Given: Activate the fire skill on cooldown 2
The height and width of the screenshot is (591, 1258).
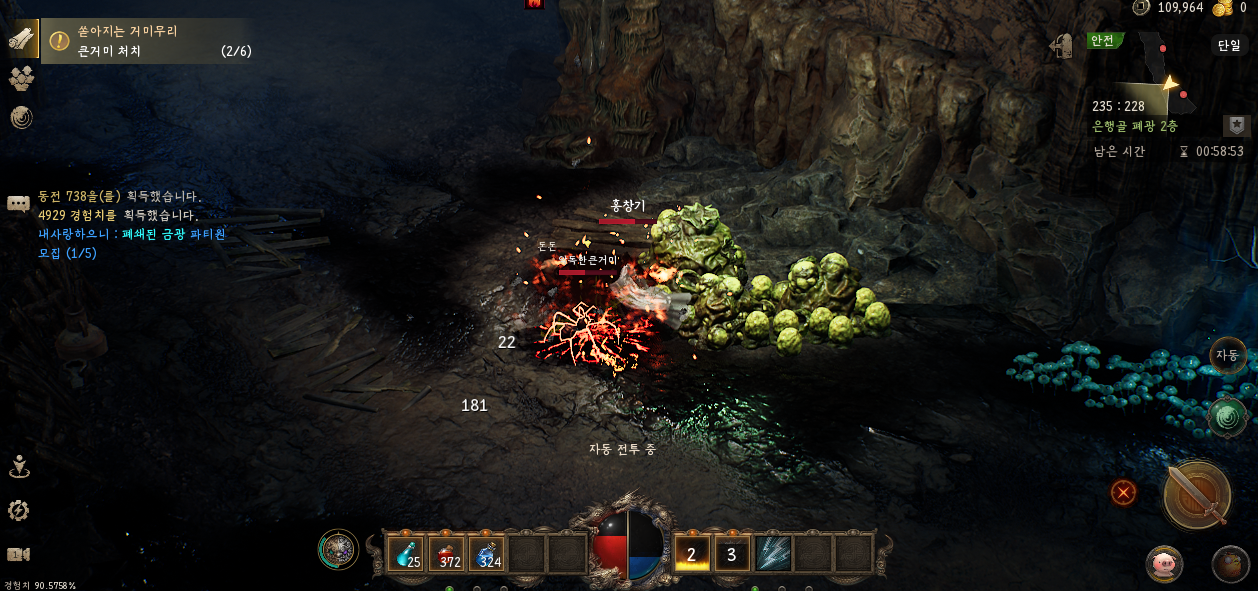Looking at the screenshot, I should tap(692, 553).
